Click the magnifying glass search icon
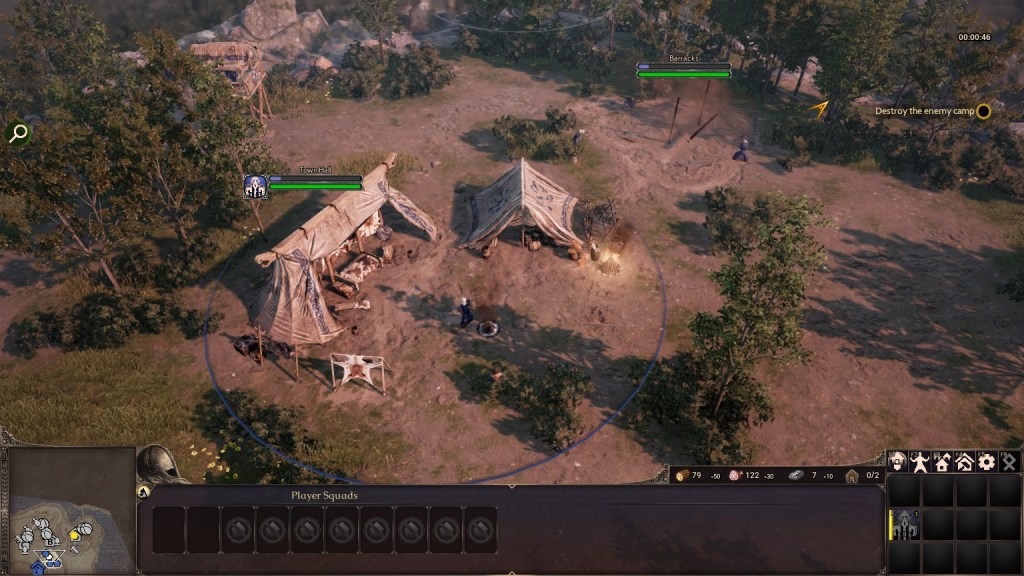This screenshot has height=576, width=1024. 17,133
